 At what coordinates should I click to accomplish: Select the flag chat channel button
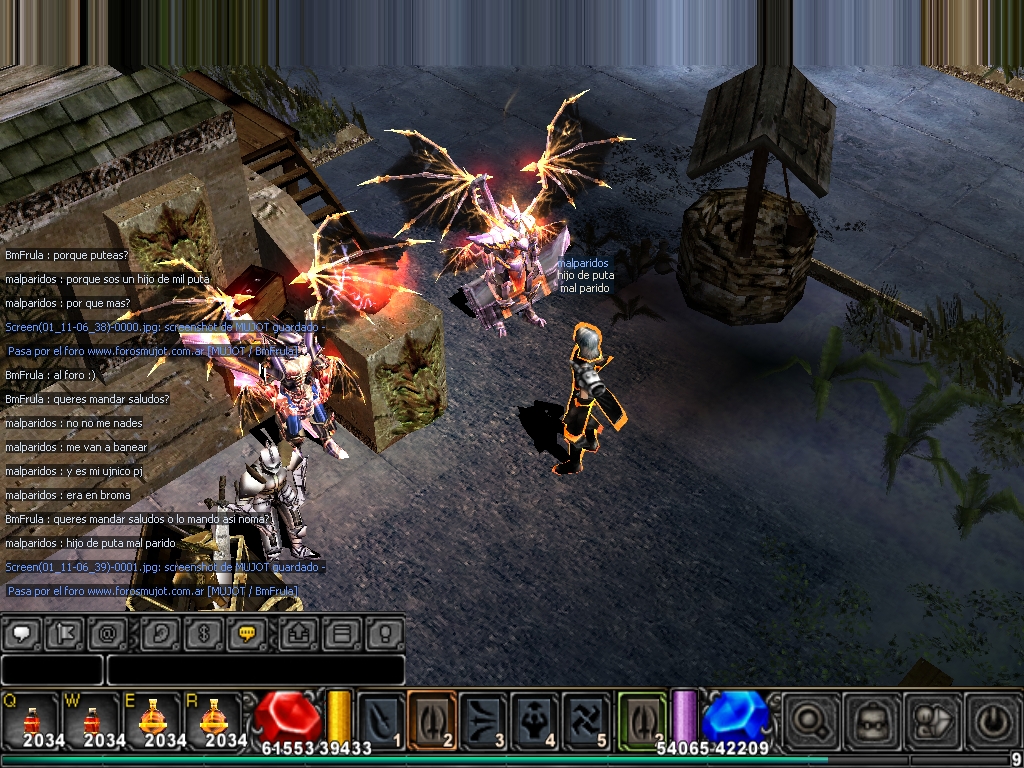65,633
